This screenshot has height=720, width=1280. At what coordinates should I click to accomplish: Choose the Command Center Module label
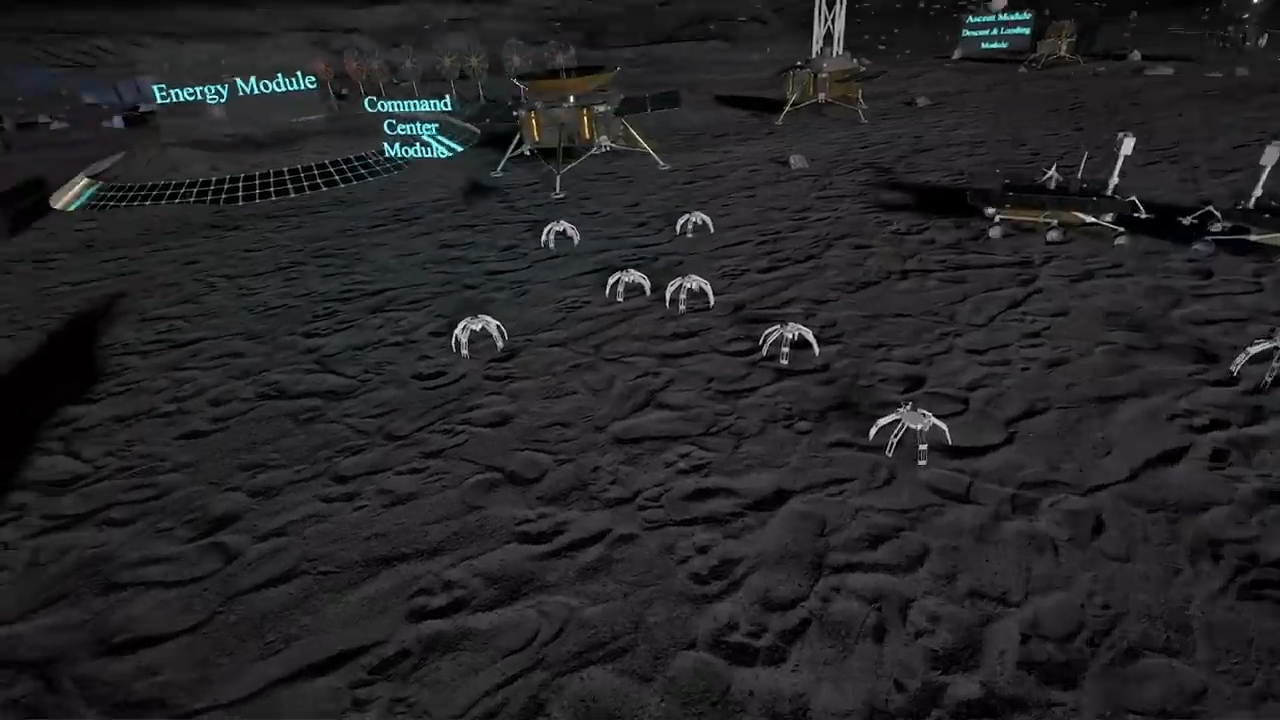[x=410, y=127]
